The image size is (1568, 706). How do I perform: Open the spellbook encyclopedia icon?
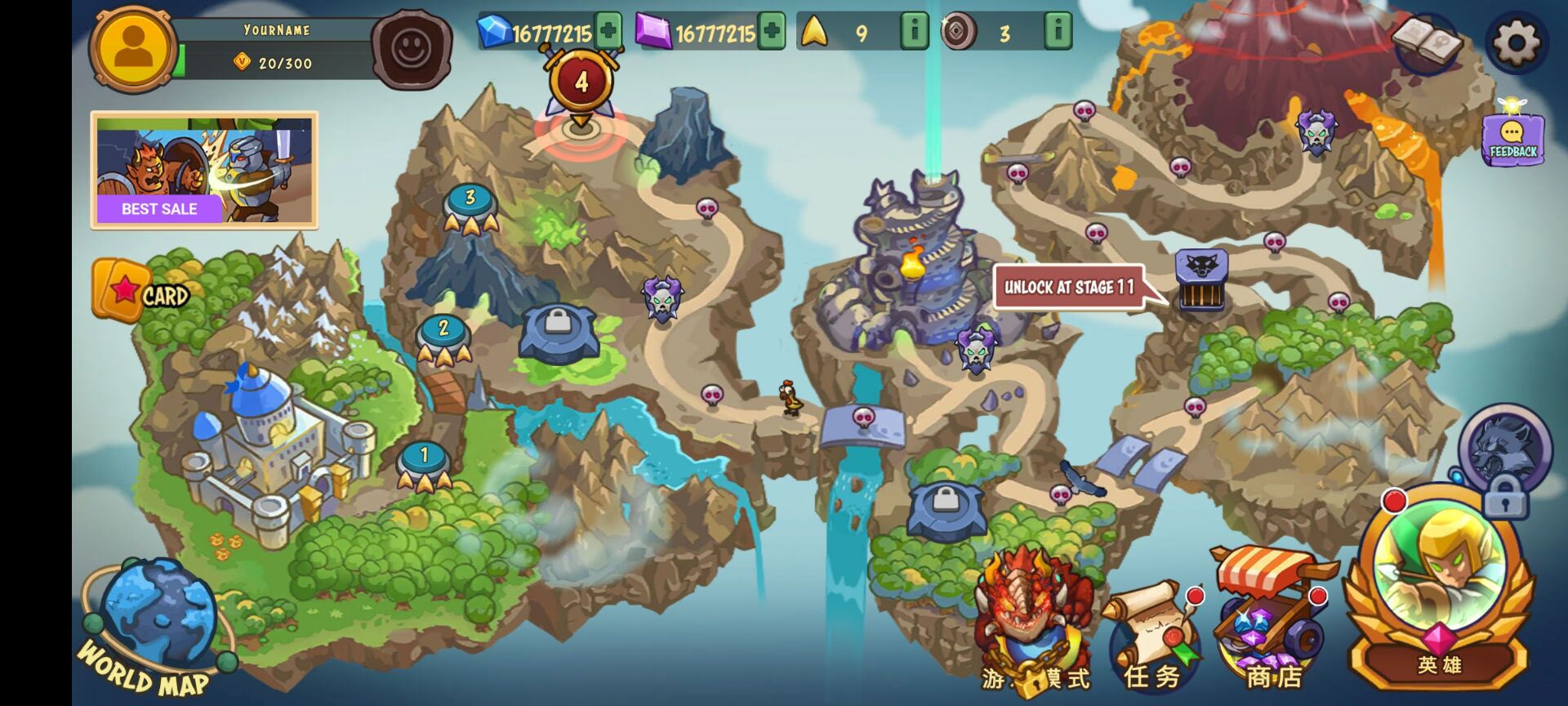pyautogui.click(x=1428, y=42)
